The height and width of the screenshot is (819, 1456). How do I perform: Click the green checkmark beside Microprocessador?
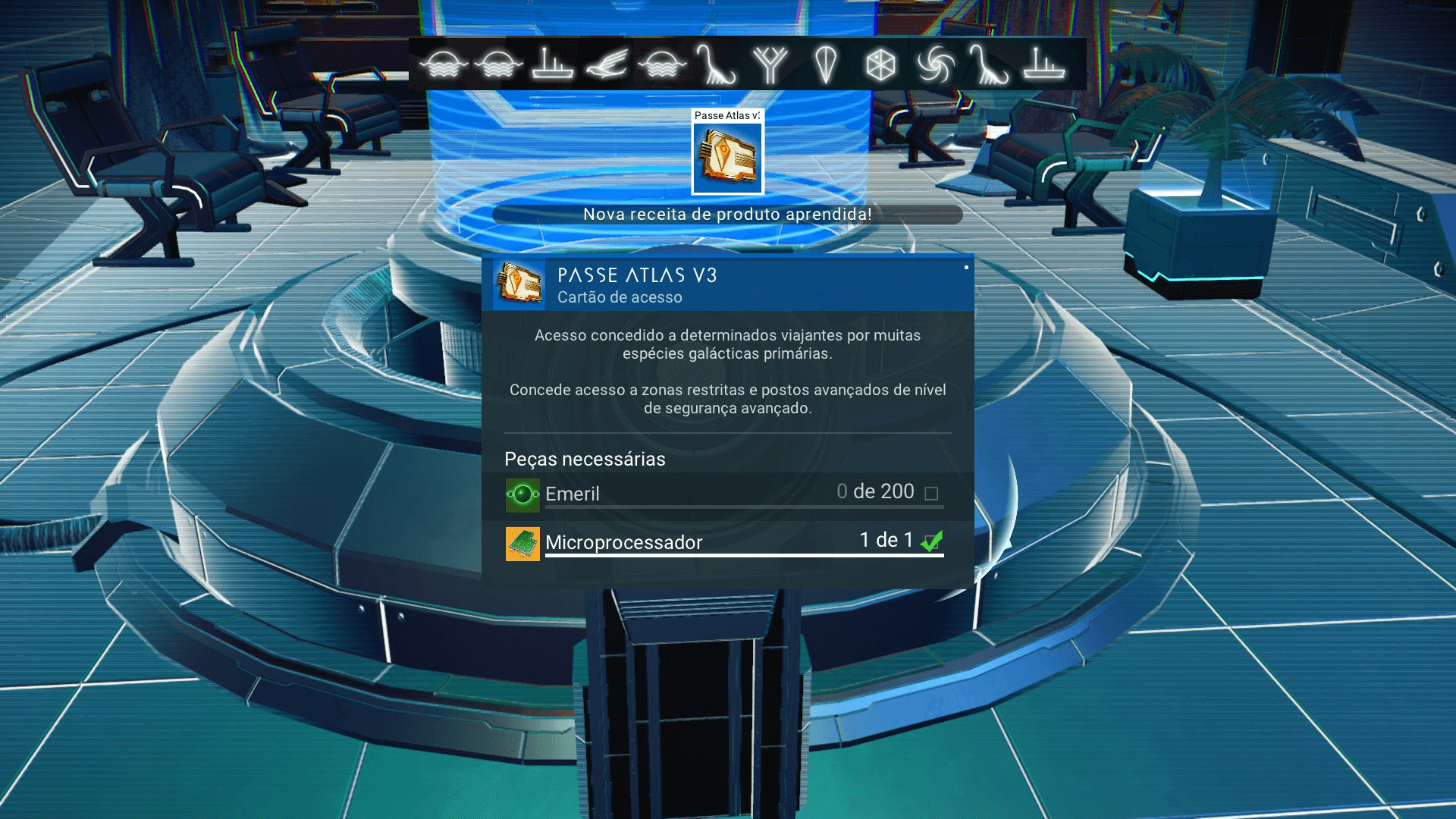click(x=933, y=541)
